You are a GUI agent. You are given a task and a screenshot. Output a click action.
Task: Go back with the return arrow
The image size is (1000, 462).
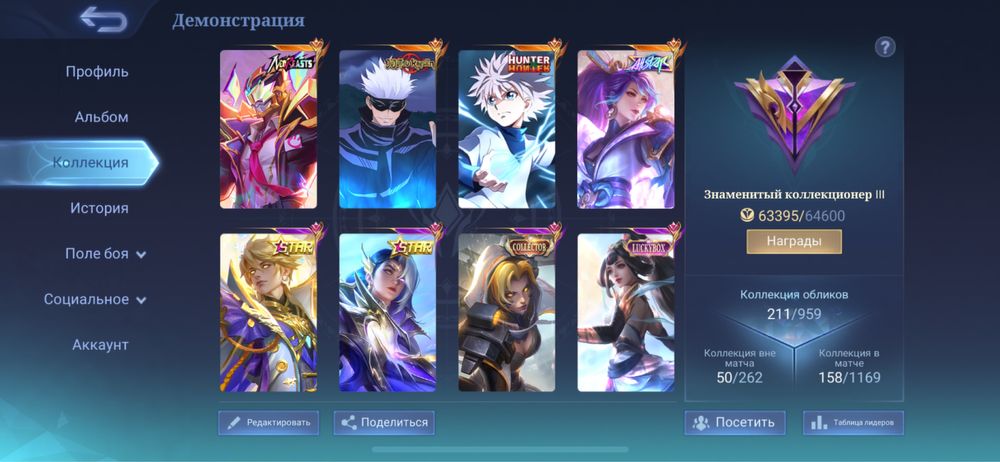[104, 19]
